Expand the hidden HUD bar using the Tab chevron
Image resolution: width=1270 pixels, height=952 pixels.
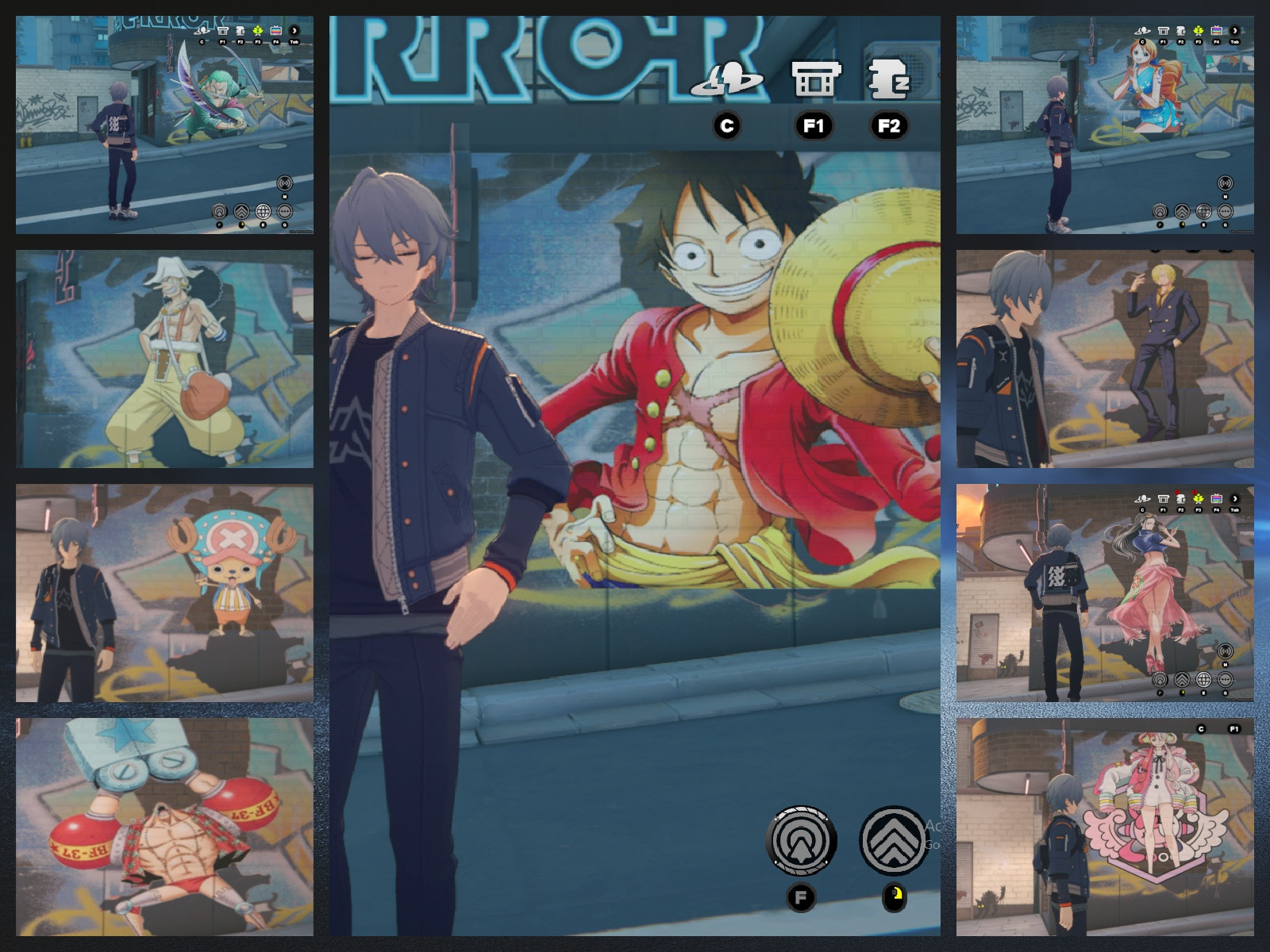click(x=1235, y=498)
